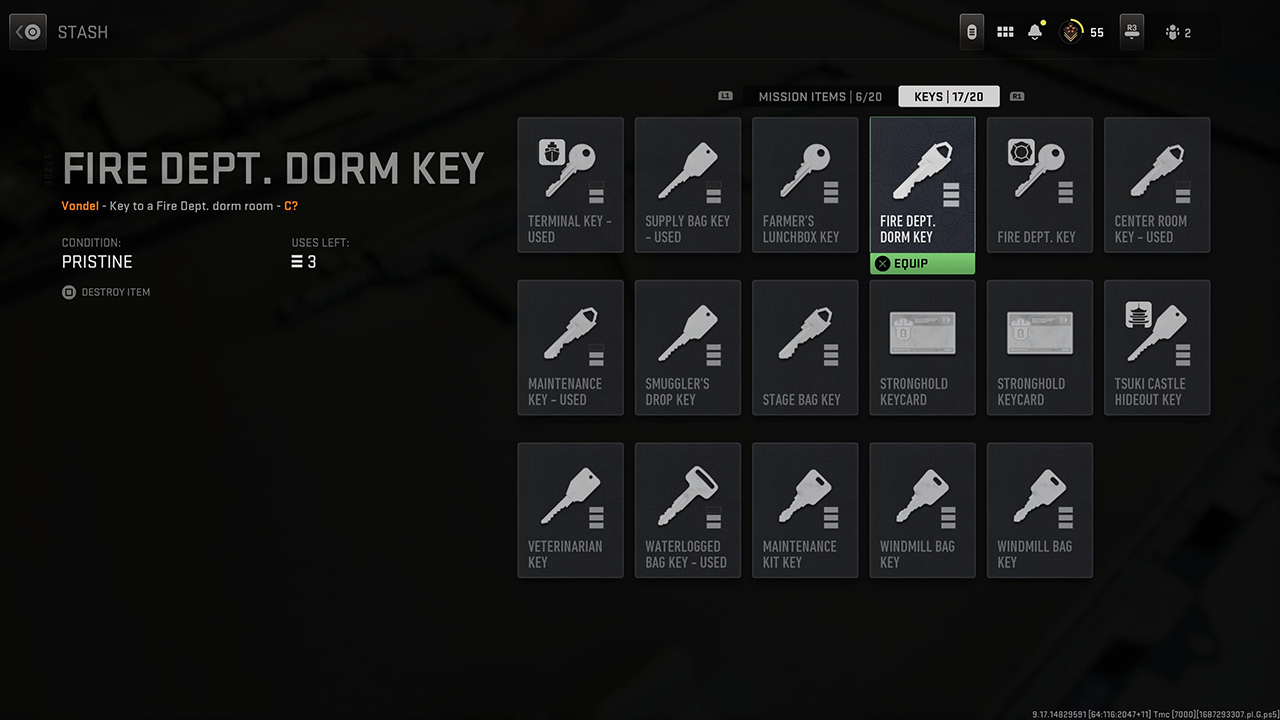Click the R3 button prompt icon

(1131, 31)
